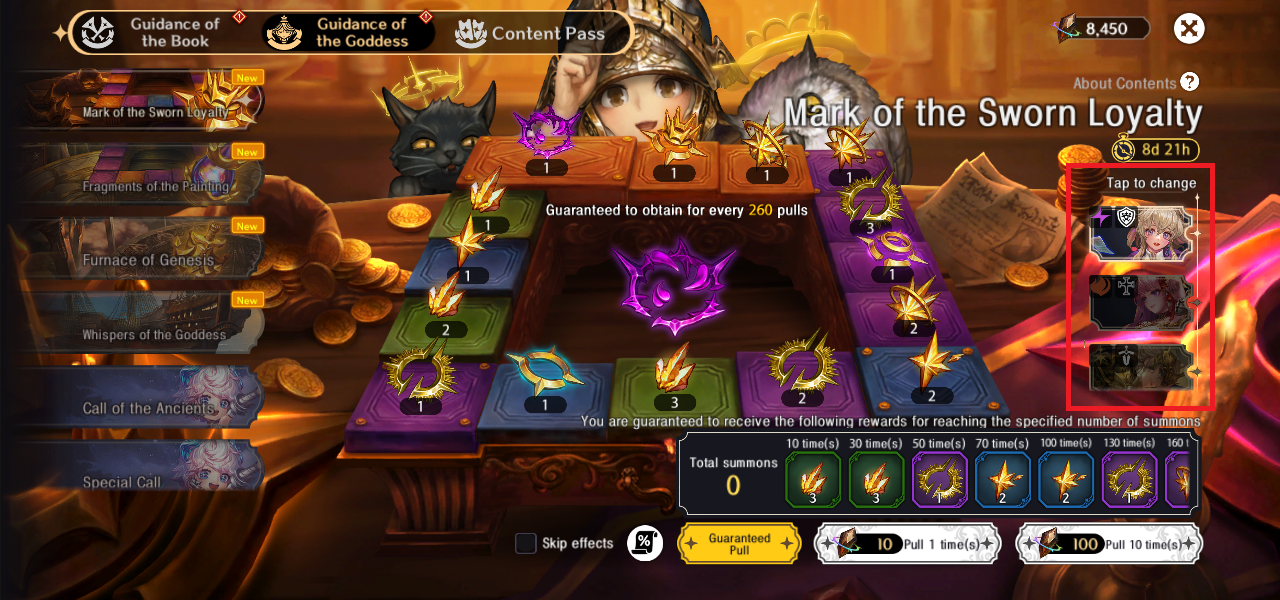Switch to Guidance of the Book tab

coord(156,32)
